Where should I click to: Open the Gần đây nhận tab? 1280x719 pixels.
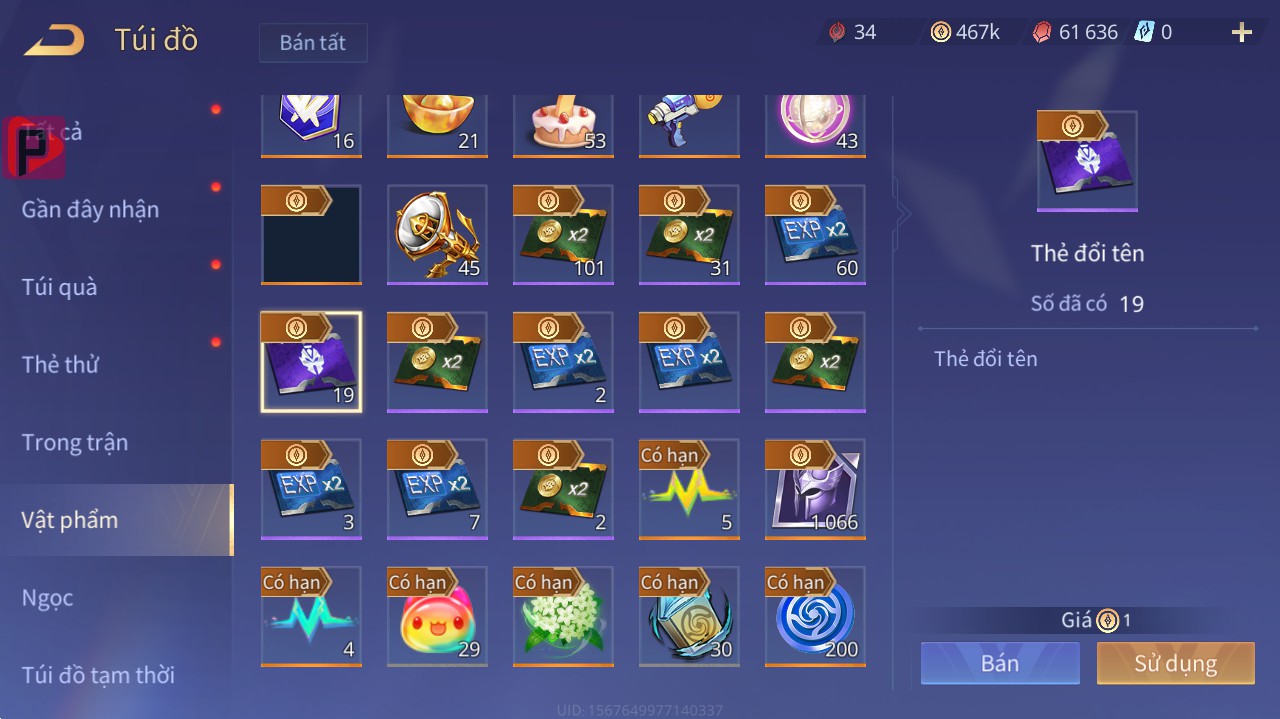click(90, 210)
